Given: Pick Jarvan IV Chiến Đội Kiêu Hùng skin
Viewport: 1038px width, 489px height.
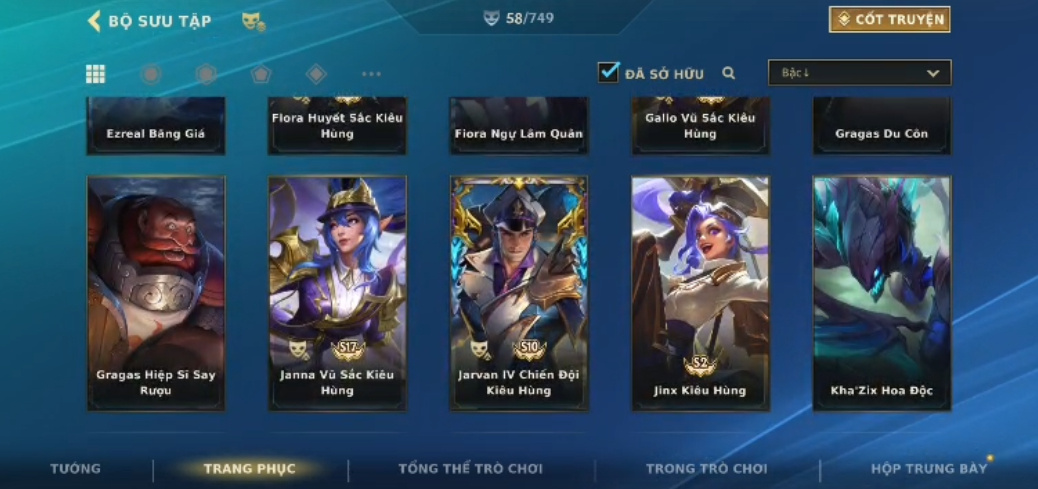Looking at the screenshot, I should (x=519, y=293).
